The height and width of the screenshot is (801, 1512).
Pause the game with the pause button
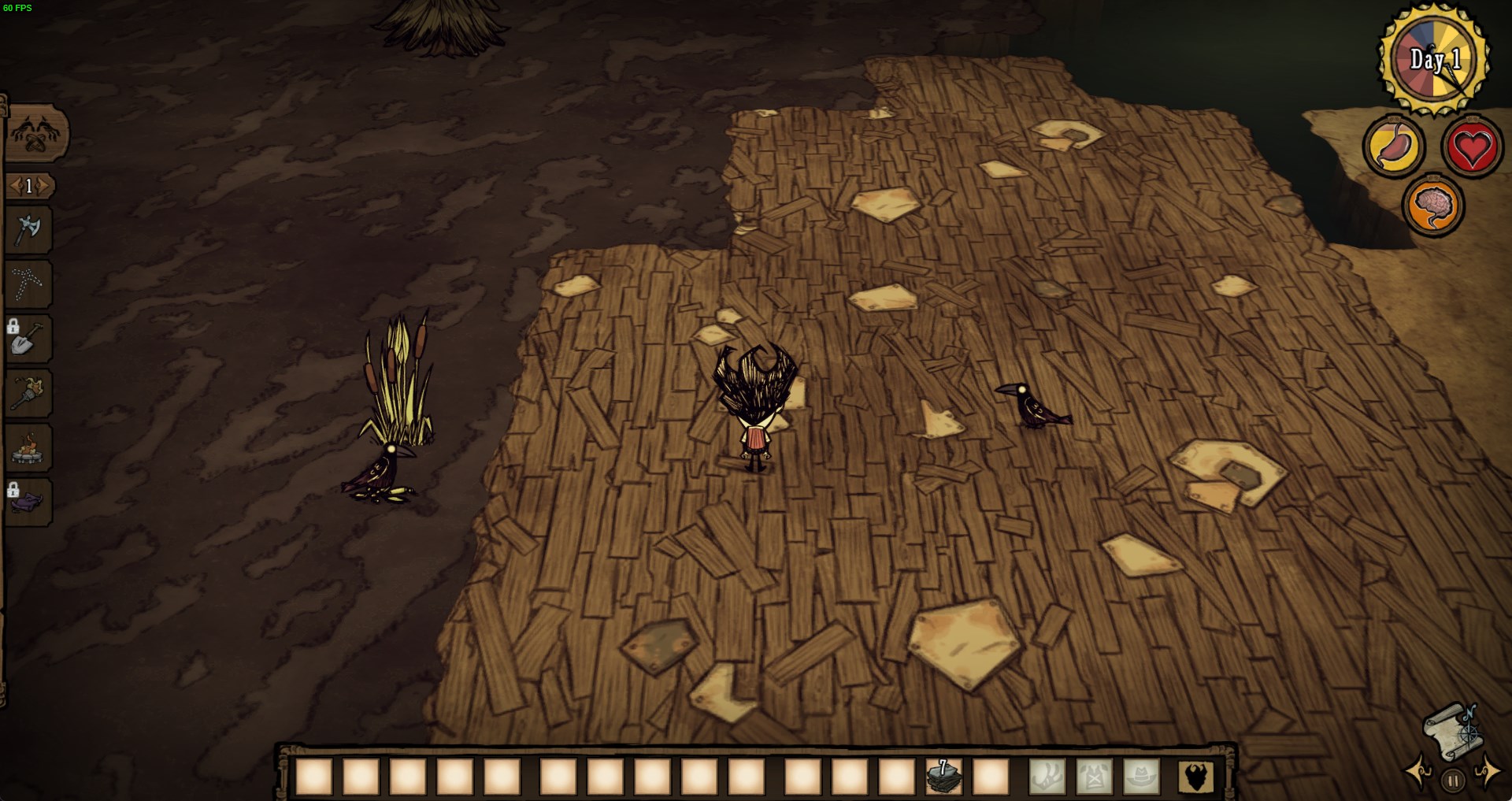pos(1452,781)
